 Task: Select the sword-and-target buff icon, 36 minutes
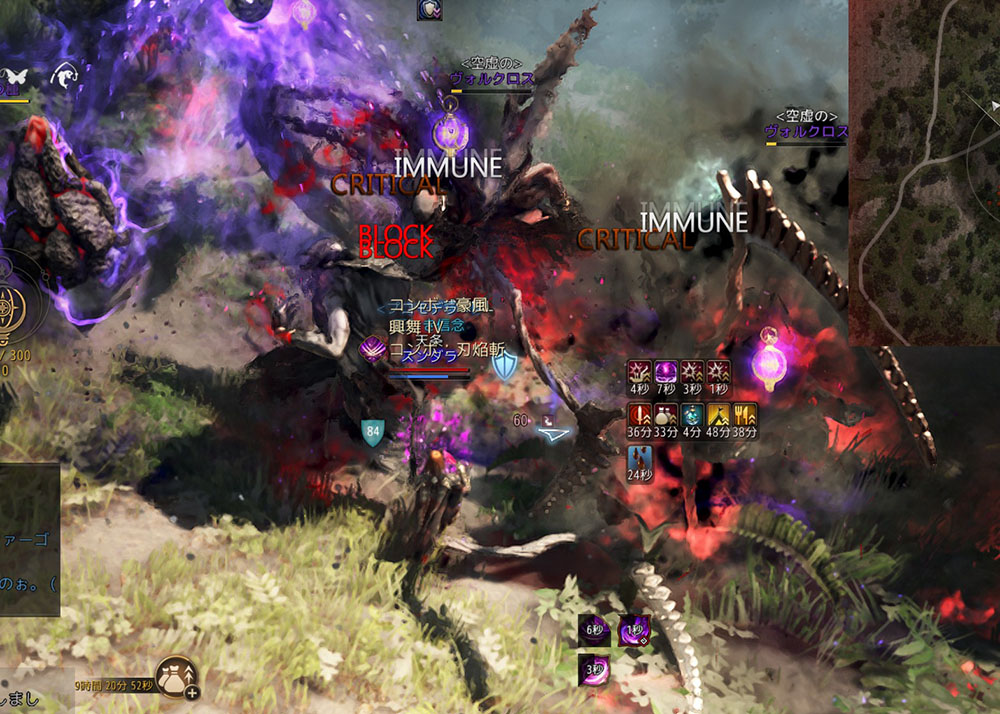click(639, 416)
